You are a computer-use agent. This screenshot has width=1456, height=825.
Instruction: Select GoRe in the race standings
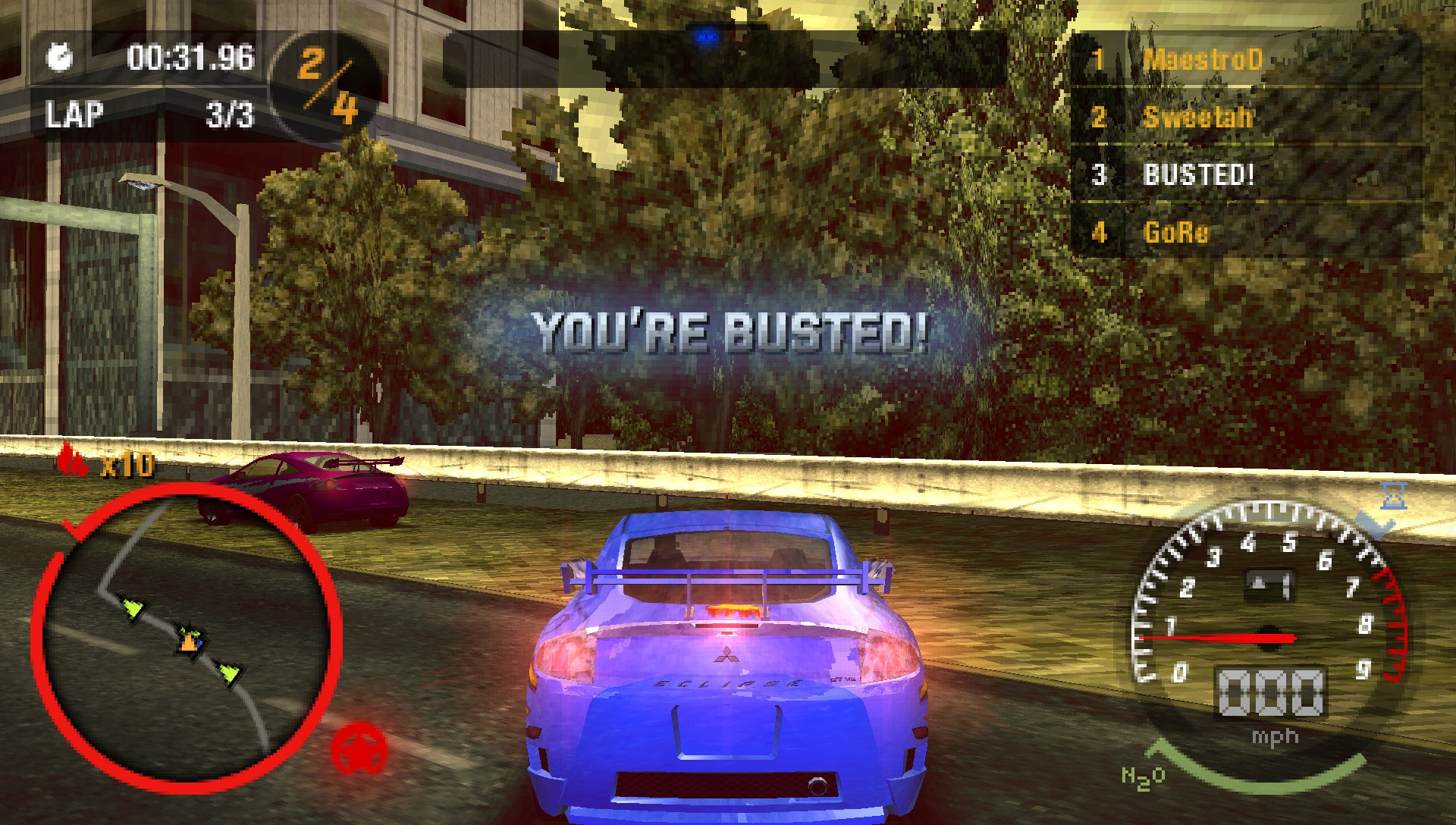click(1175, 232)
